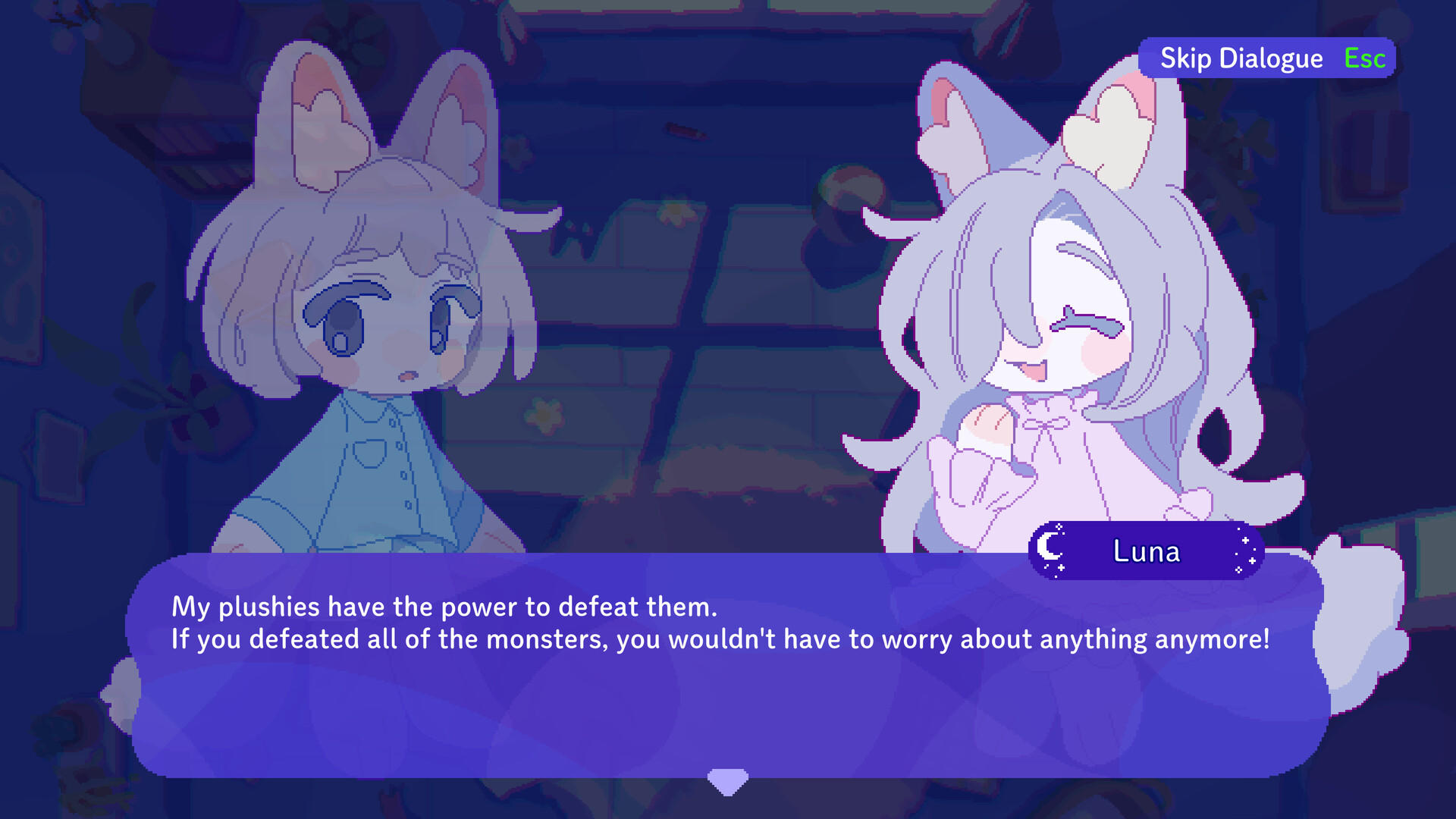
Task: Expand Luna's nameplate banner
Action: point(1145,551)
